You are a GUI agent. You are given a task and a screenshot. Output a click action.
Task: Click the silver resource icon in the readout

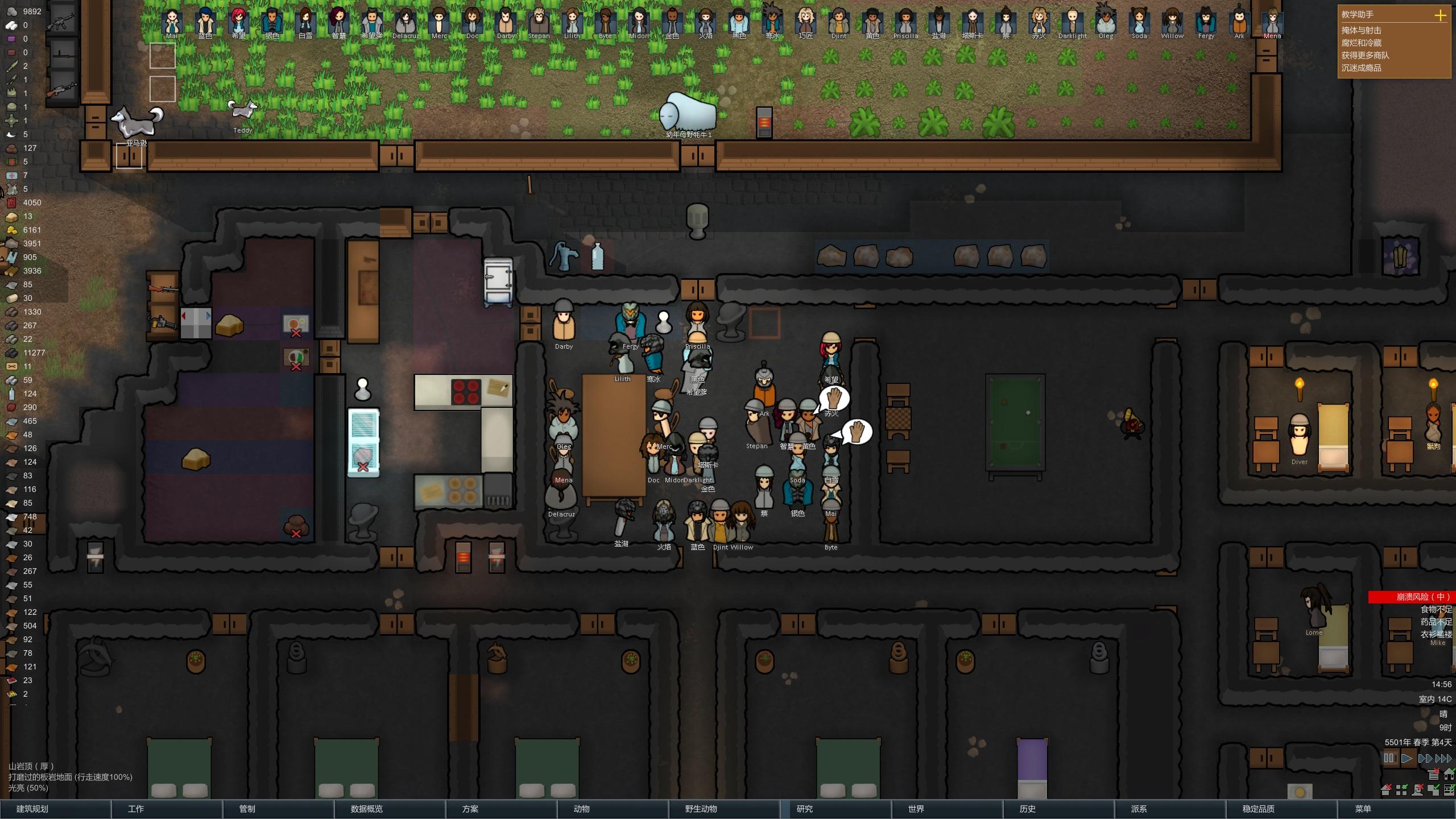(11, 26)
